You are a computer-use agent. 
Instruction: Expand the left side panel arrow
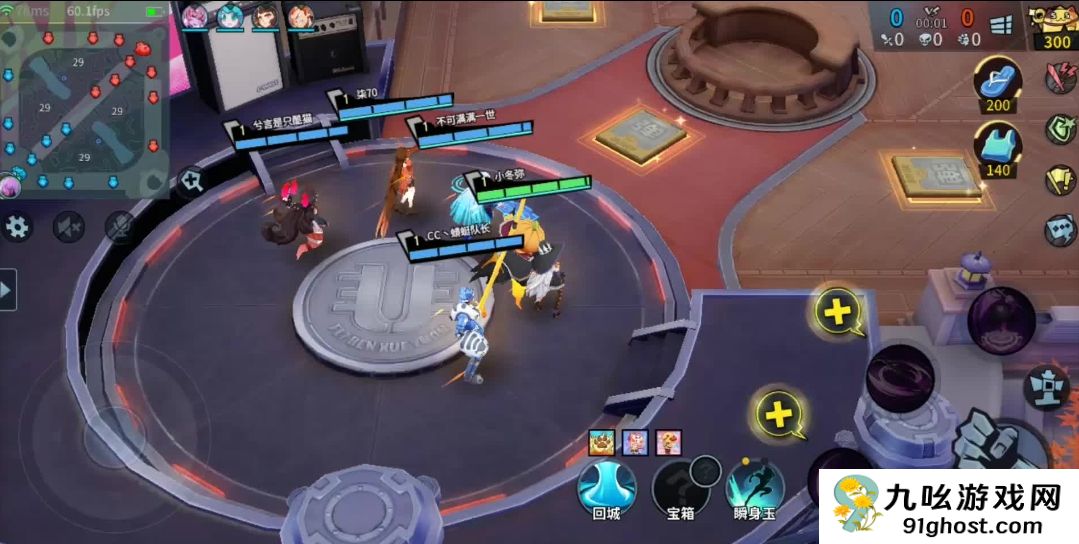pyautogui.click(x=8, y=290)
